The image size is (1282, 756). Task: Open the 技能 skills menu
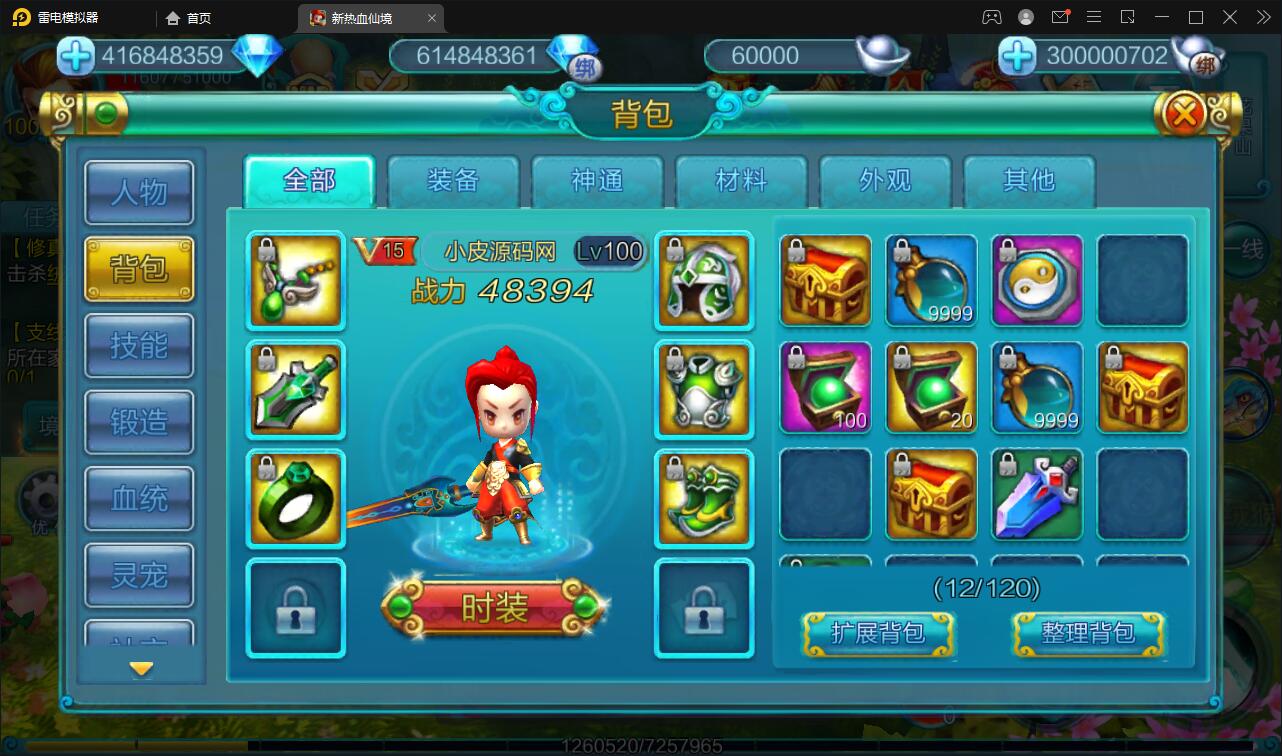[139, 346]
